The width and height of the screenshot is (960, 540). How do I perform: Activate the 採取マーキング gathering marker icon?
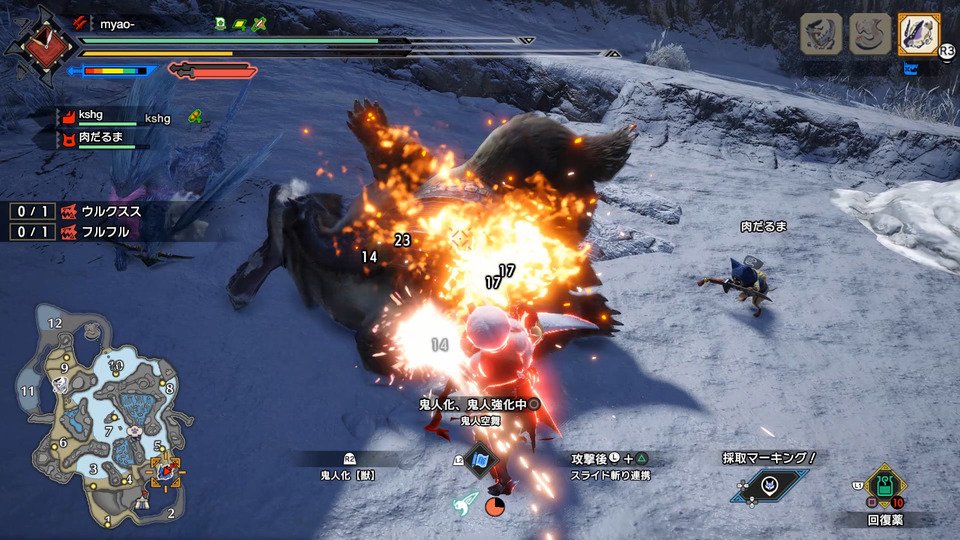[x=769, y=485]
